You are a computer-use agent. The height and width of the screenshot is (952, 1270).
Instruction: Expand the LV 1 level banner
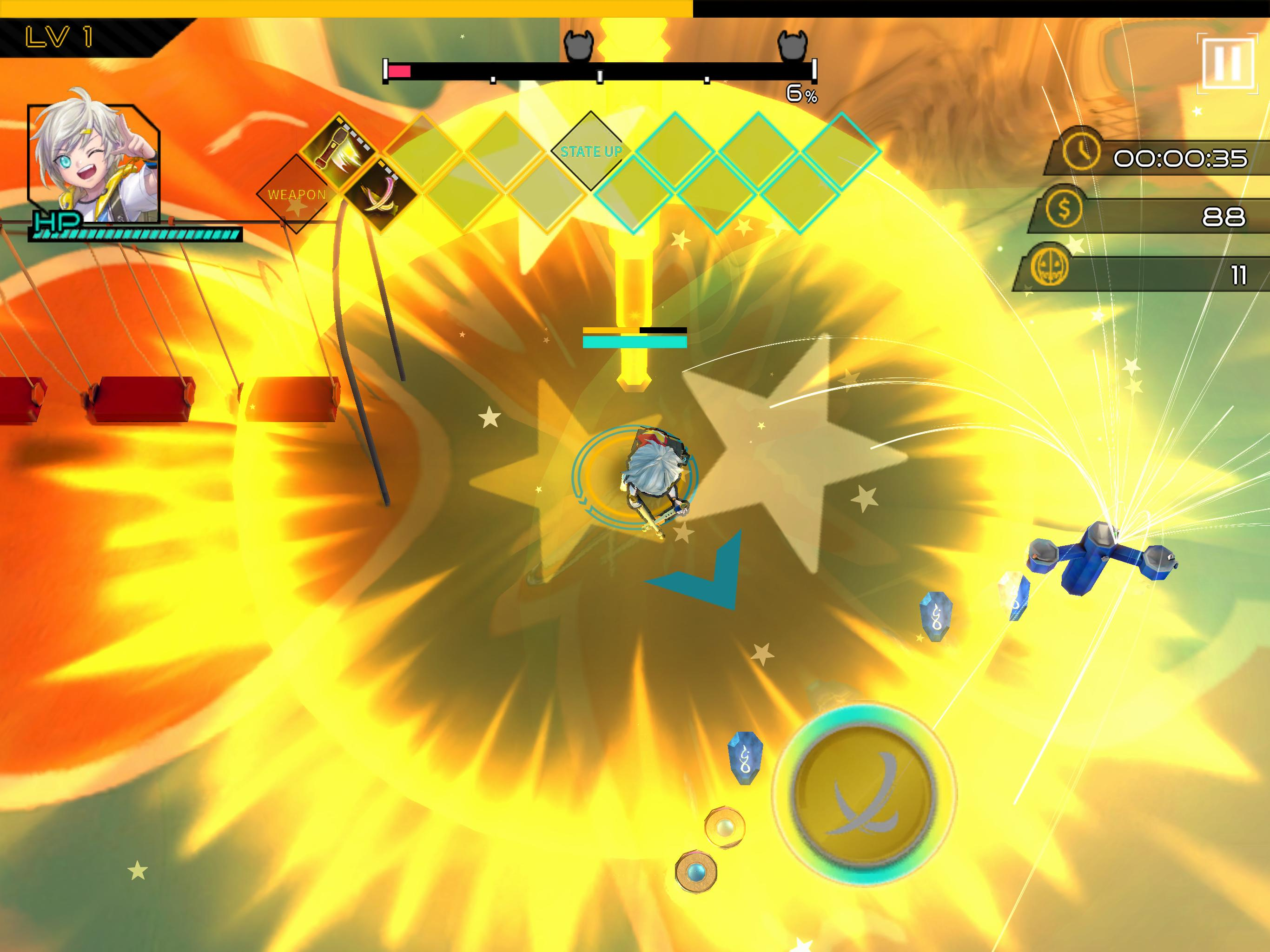click(58, 36)
